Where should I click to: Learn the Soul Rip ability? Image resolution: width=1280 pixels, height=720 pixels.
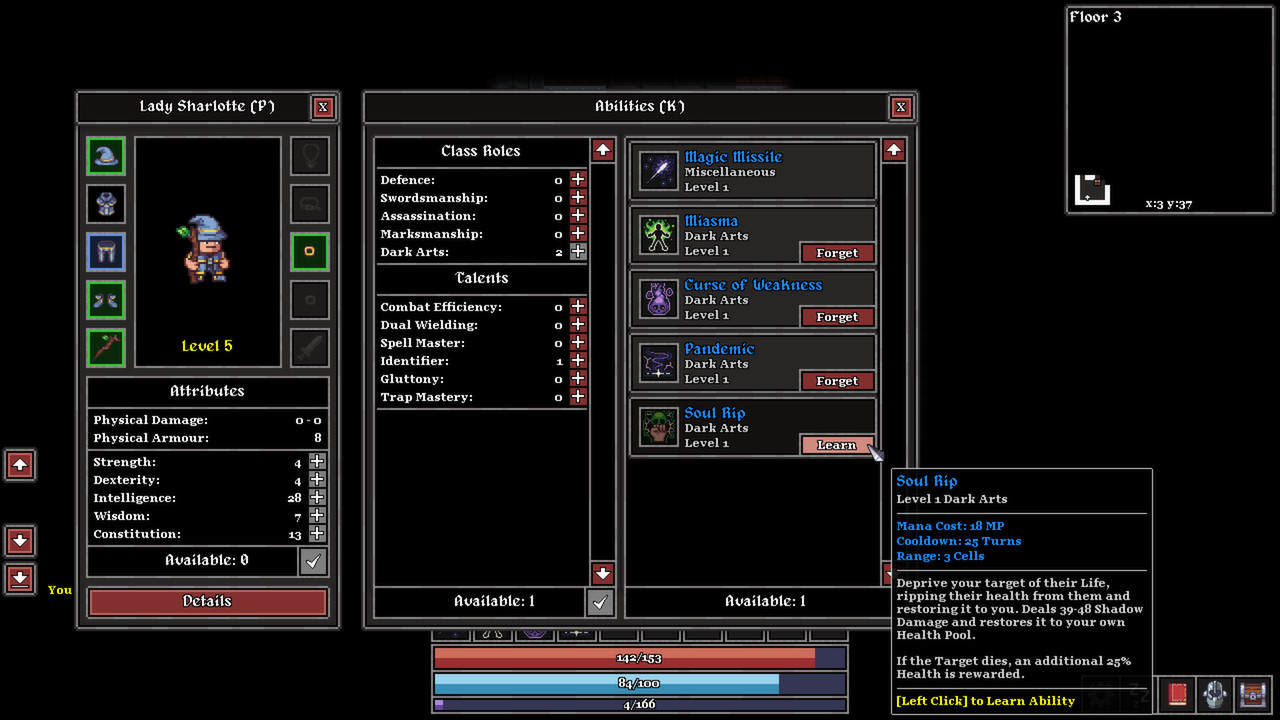coord(837,444)
